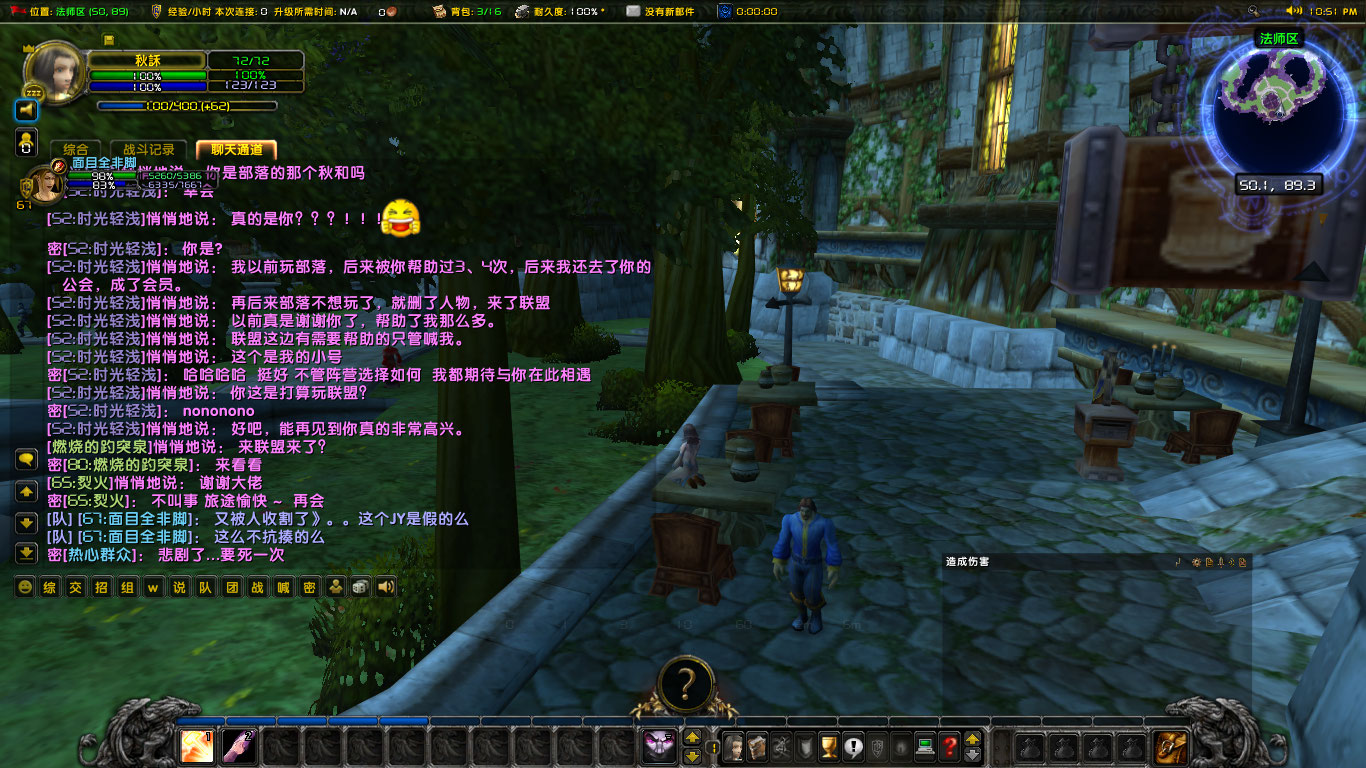The height and width of the screenshot is (768, 1366).
Task: Toggle the 密 whisper channel button
Action: tap(310, 587)
